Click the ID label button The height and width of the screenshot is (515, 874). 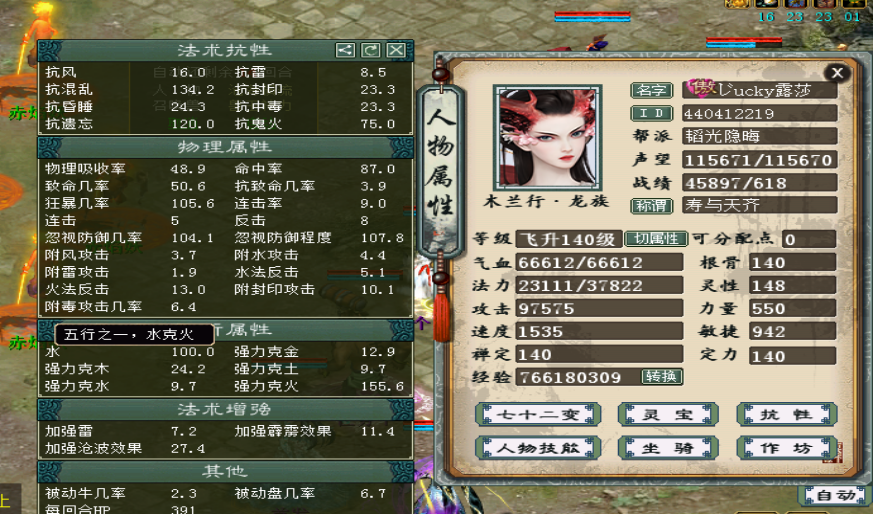[651, 114]
